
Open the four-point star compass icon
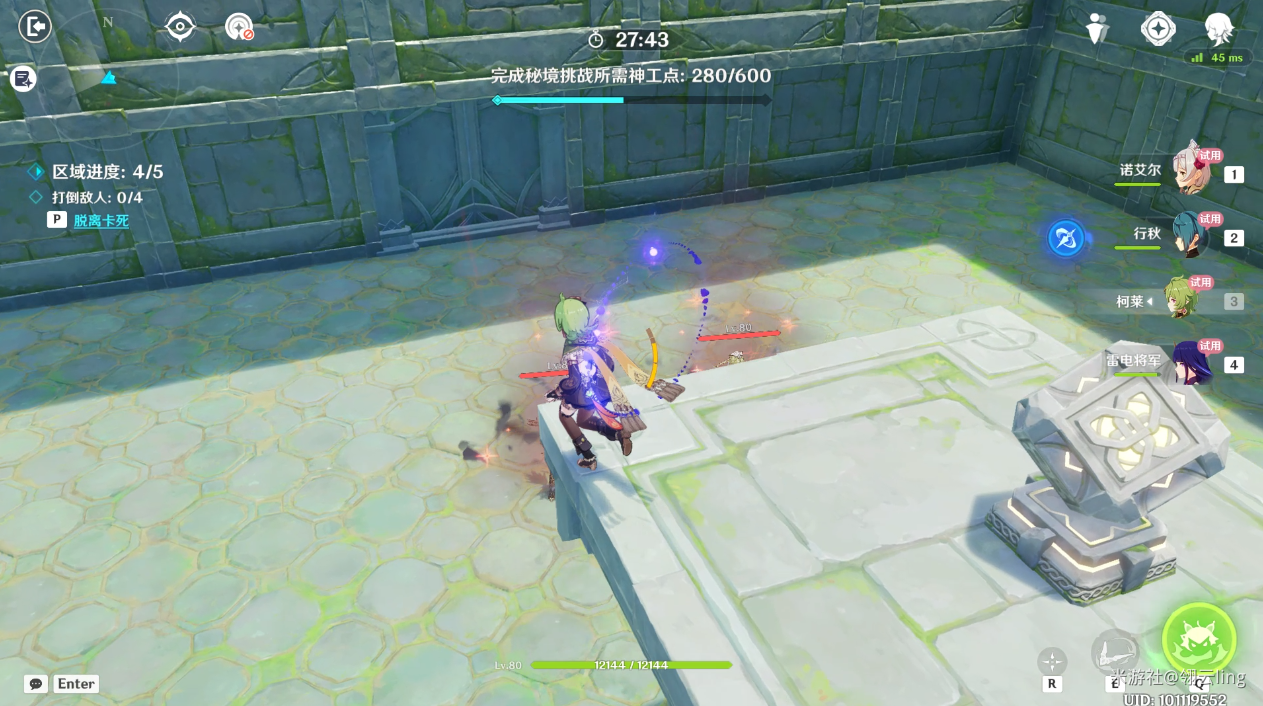click(x=1158, y=29)
